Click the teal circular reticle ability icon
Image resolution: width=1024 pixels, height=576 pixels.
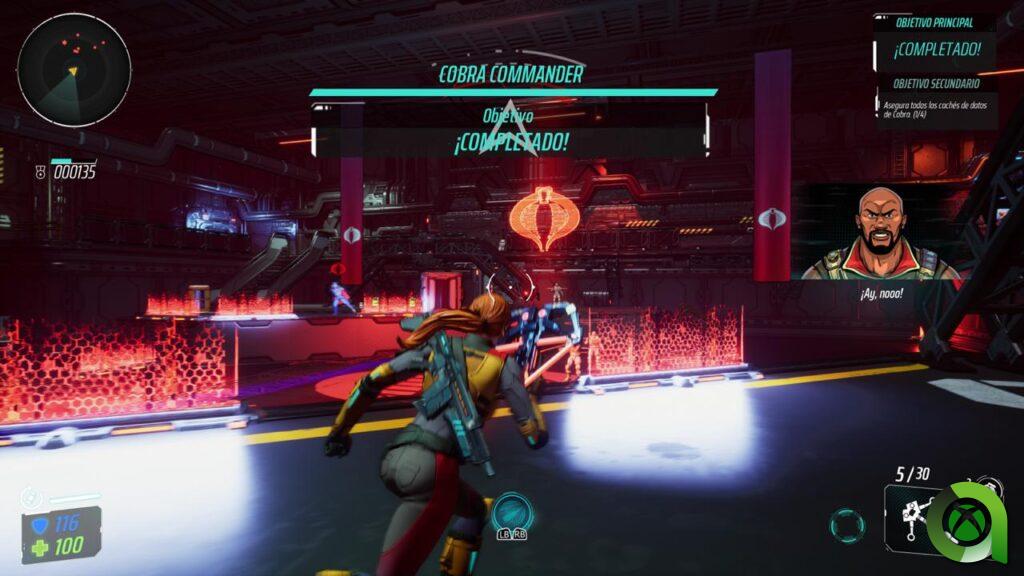(847, 524)
